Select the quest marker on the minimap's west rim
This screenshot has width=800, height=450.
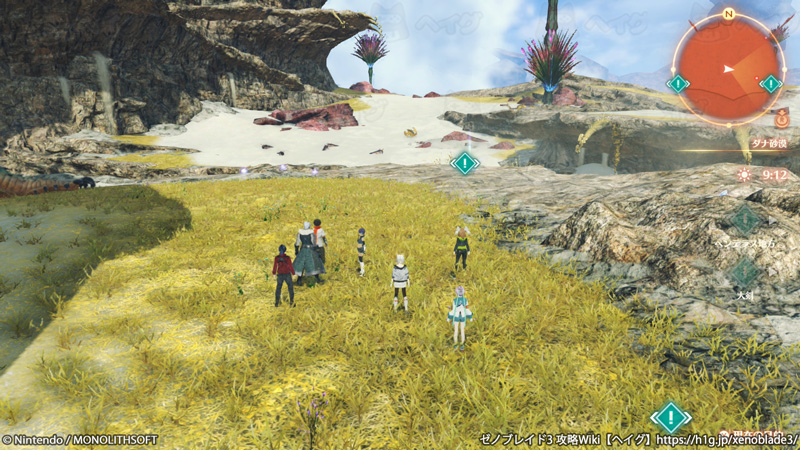coord(678,84)
